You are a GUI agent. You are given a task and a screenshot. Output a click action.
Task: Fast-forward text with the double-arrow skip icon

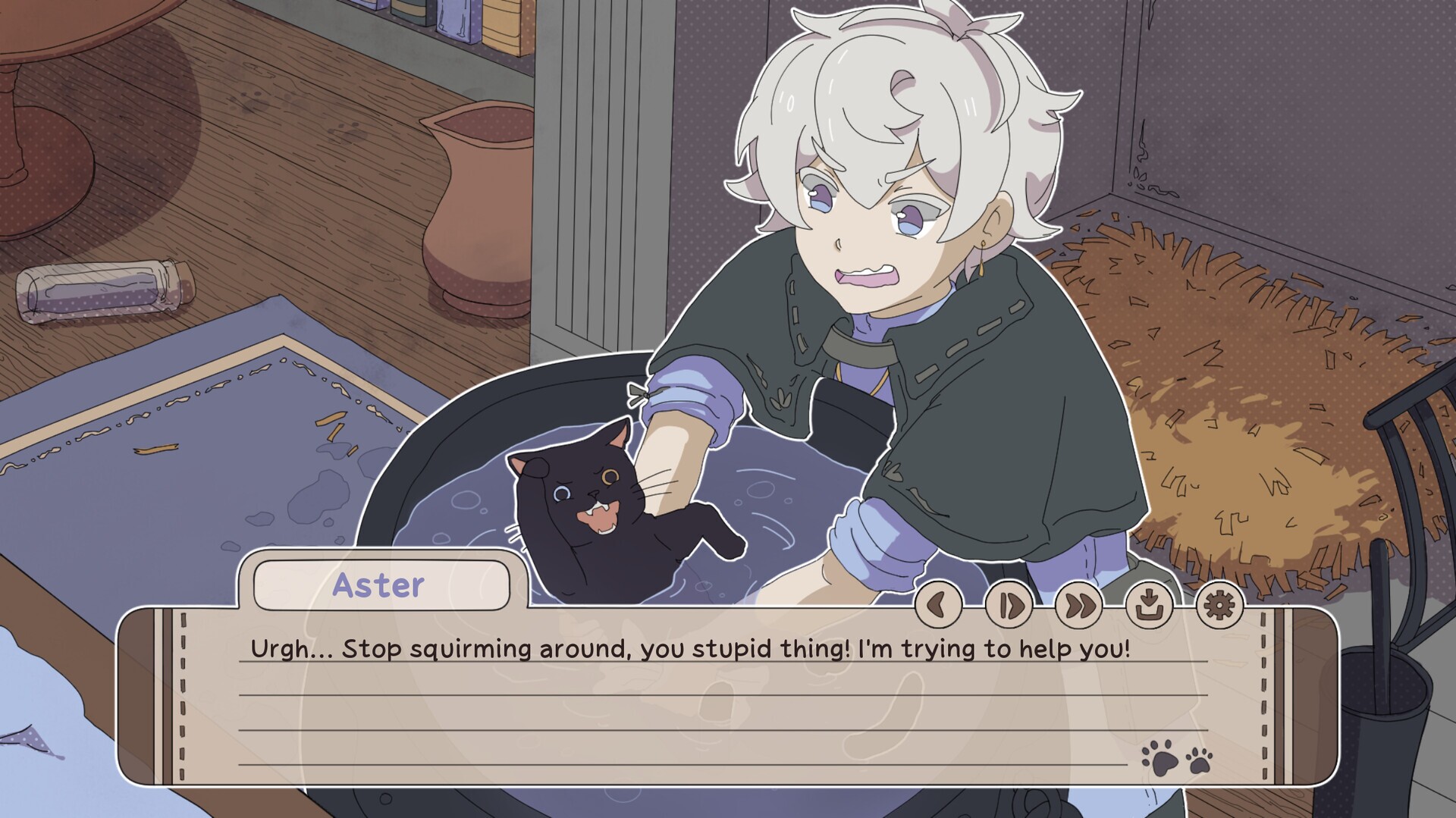click(x=1078, y=606)
